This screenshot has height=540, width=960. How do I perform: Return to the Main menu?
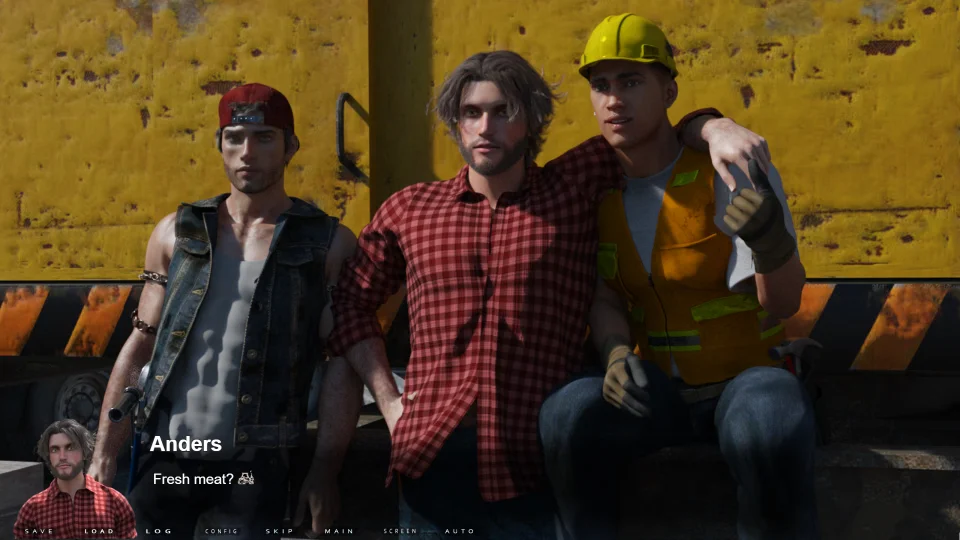(x=339, y=531)
